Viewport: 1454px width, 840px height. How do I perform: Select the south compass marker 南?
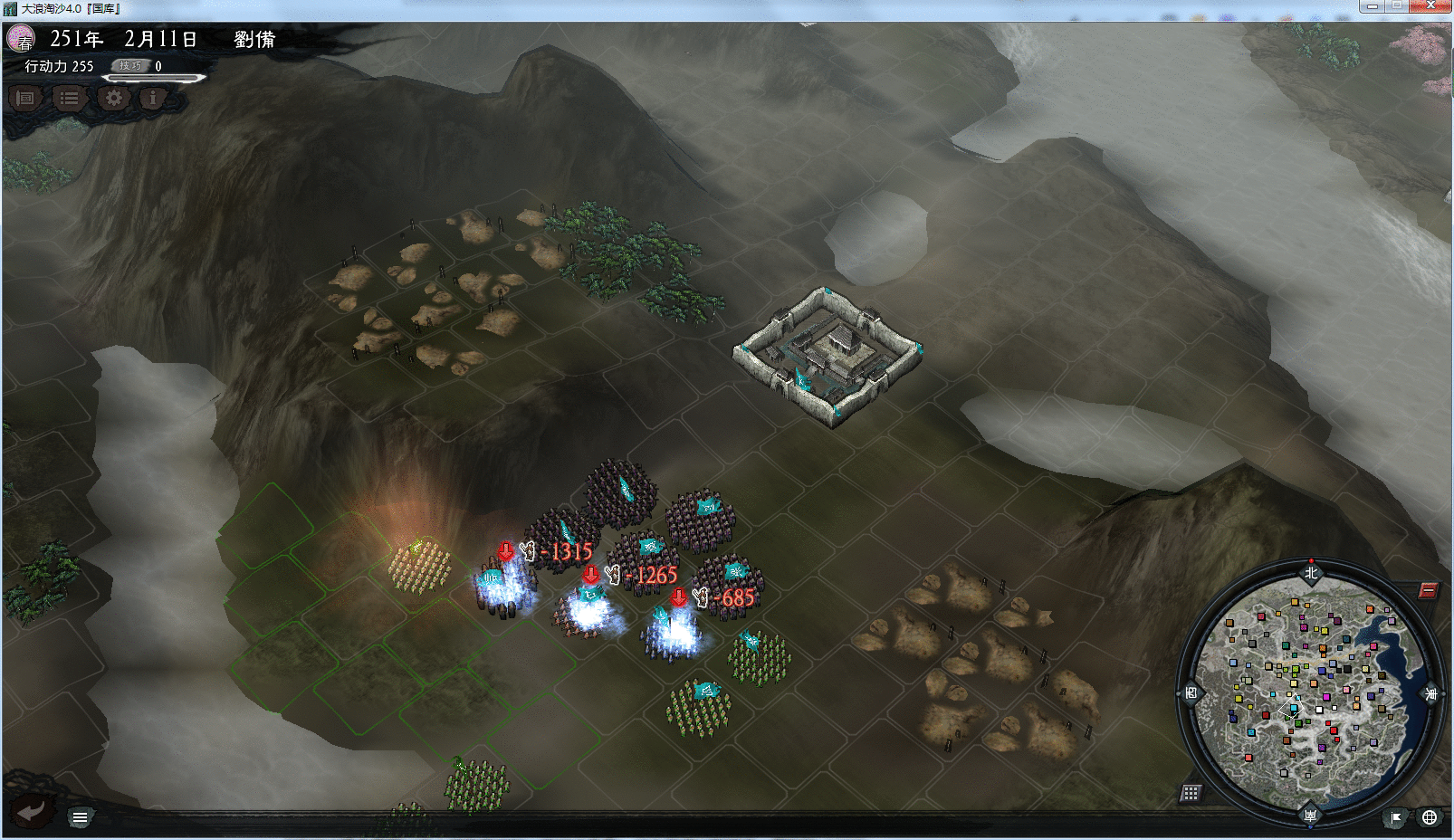[x=1310, y=815]
